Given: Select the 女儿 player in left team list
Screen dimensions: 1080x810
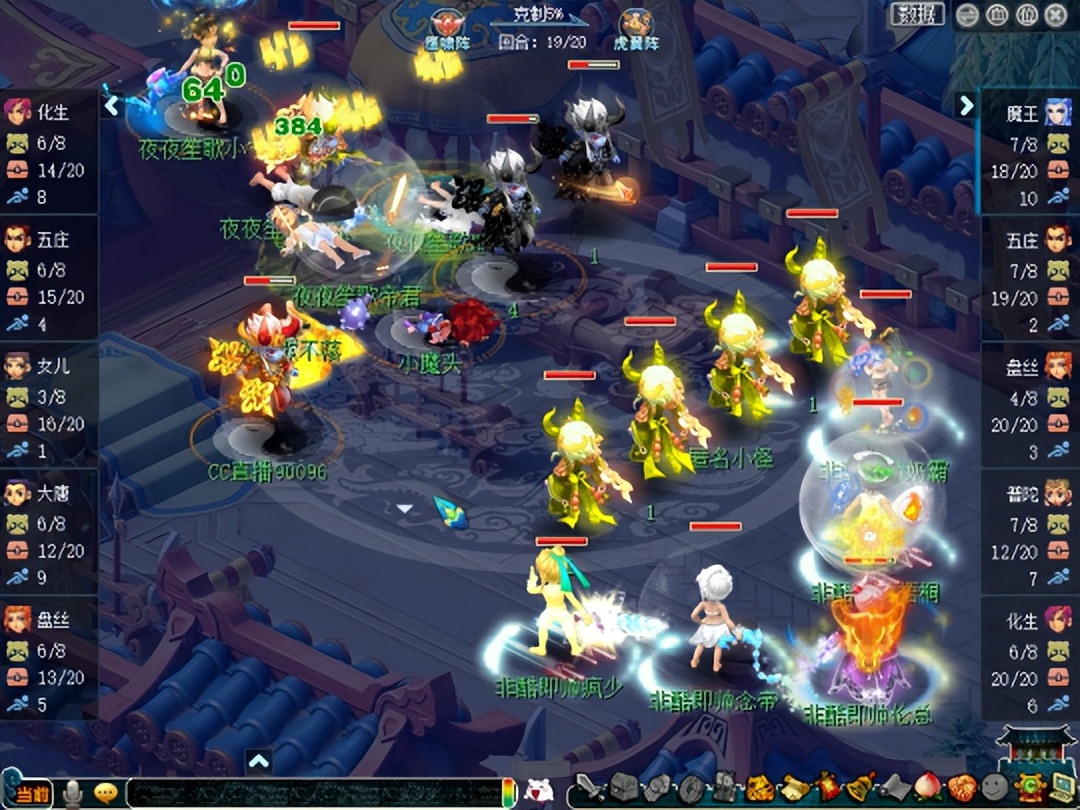Looking at the screenshot, I should tap(49, 367).
